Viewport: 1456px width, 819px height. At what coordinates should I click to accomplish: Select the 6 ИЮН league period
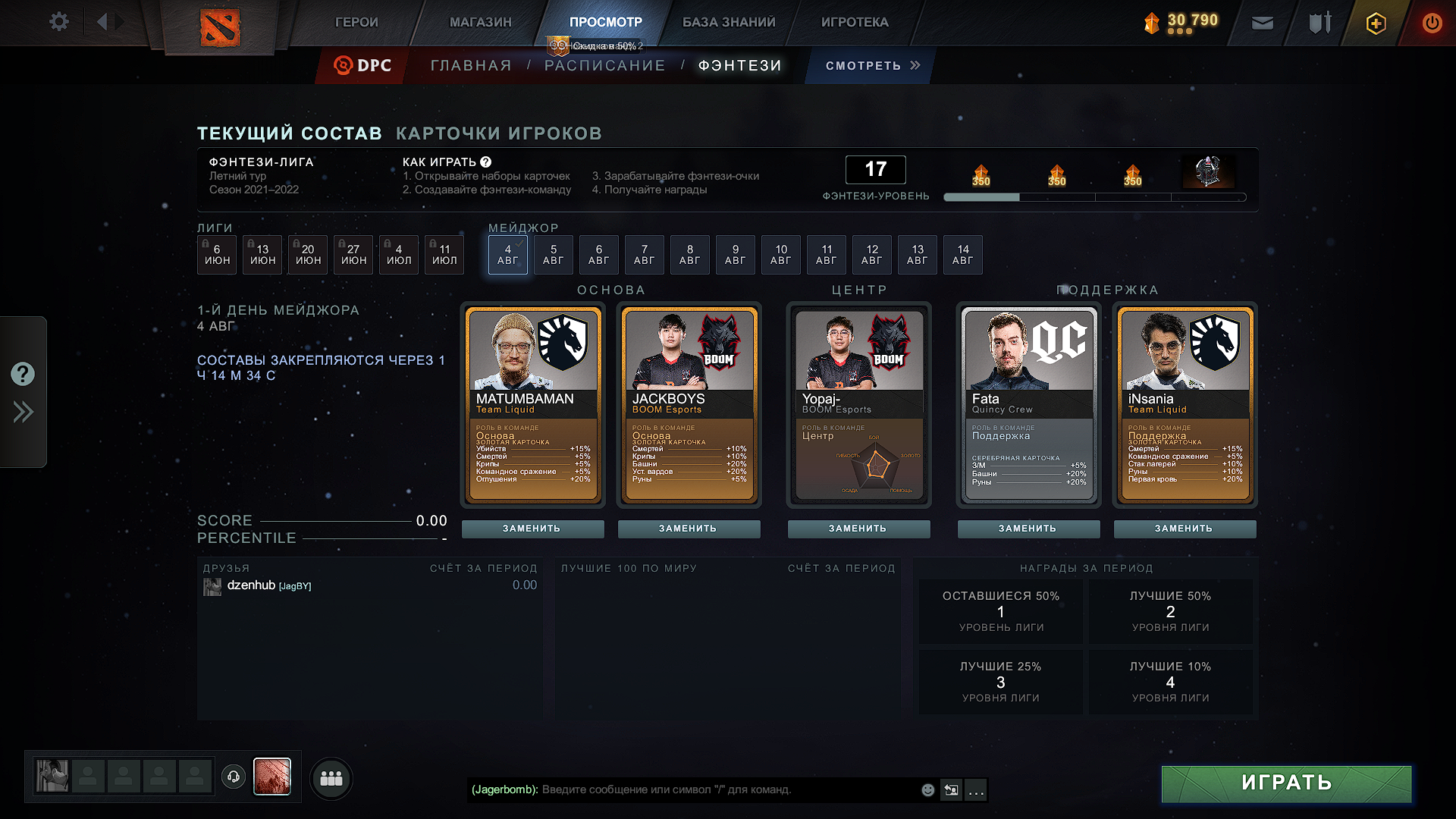point(217,255)
